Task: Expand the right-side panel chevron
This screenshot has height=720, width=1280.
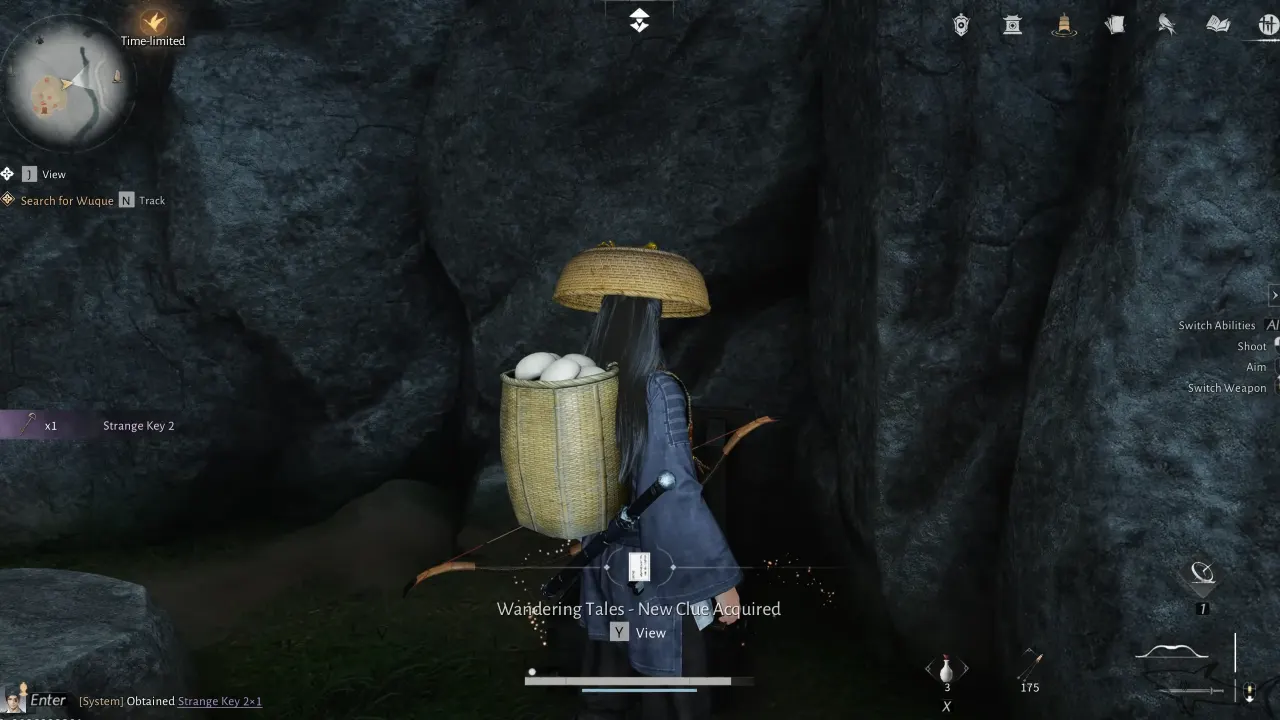Action: point(1273,295)
